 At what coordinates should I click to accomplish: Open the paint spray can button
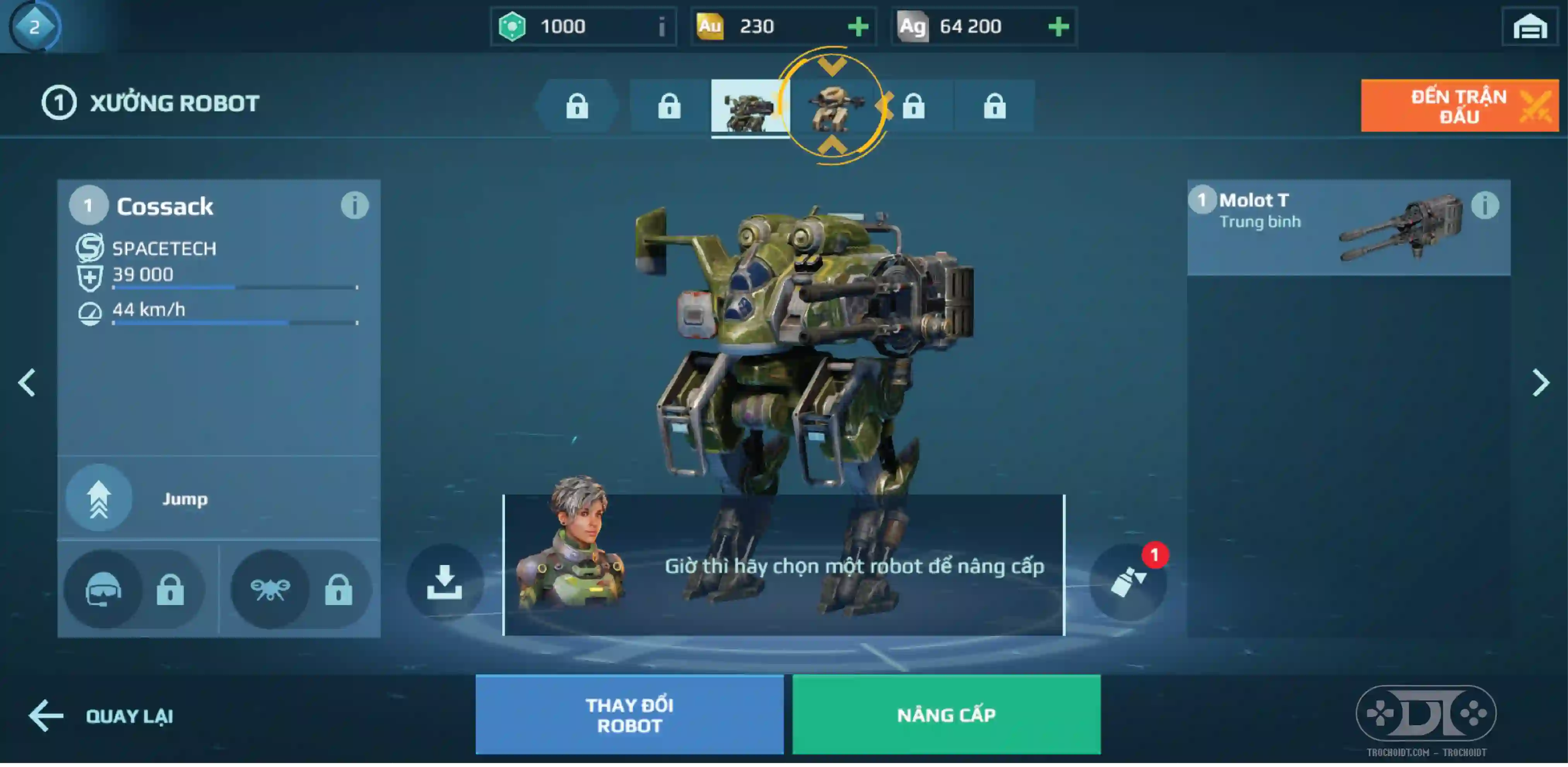click(1127, 582)
